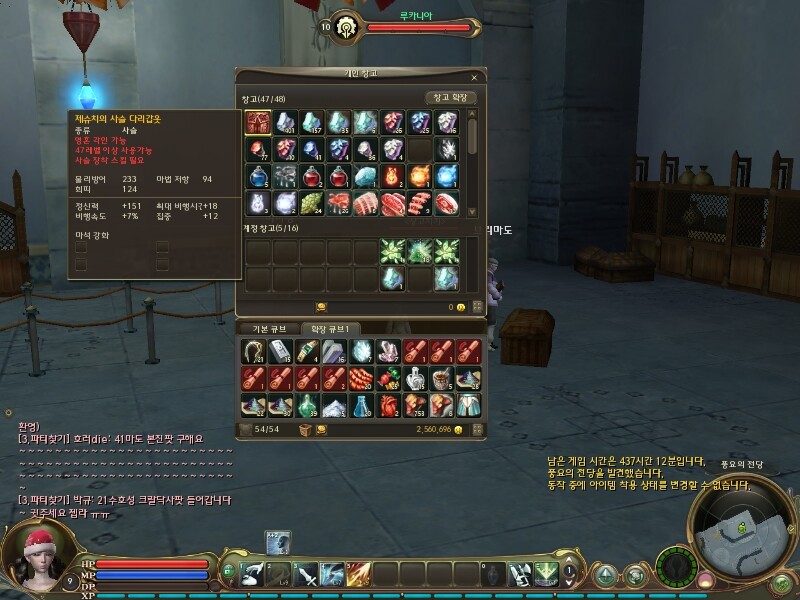Select the green potion bottle in inventory
800x600 pixels.
(306, 405)
